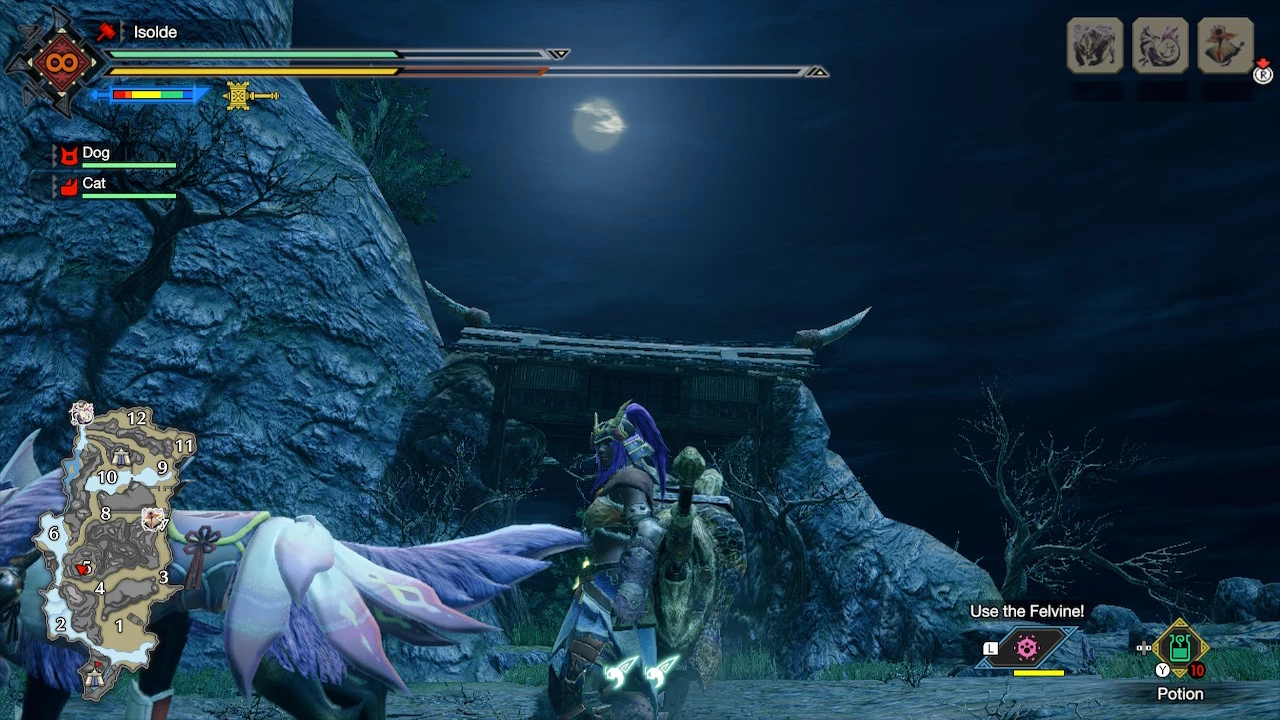
Task: Choose the serpent-shaped monster target icon
Action: (1160, 45)
